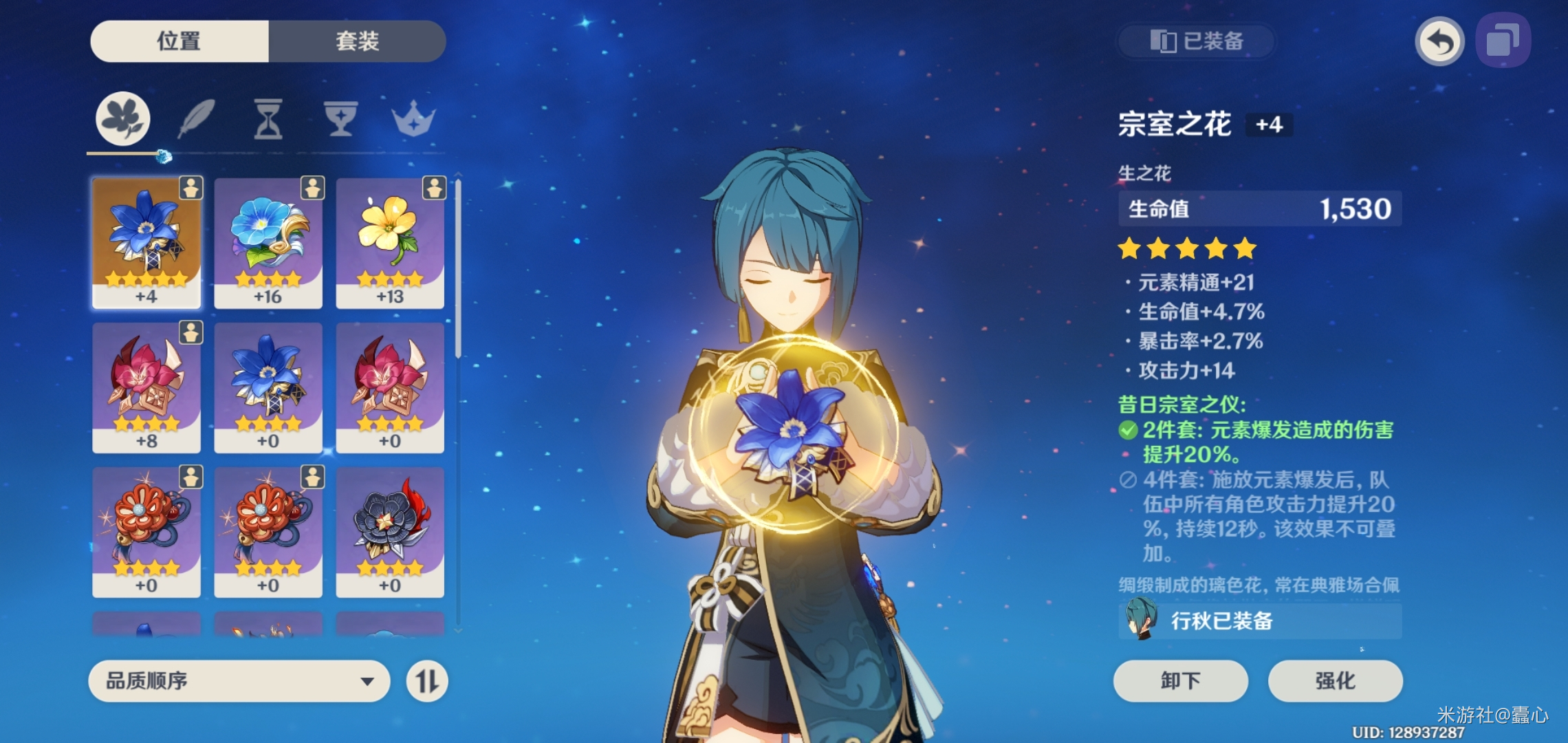
Task: Choose the +8 crimson flower artifact
Action: (146, 387)
